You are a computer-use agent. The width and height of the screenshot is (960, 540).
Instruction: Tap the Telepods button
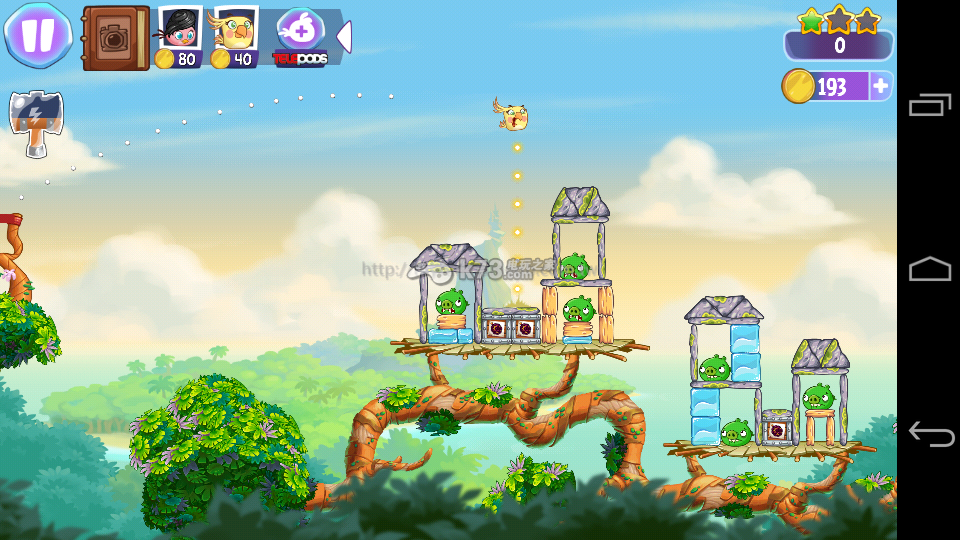(300, 37)
